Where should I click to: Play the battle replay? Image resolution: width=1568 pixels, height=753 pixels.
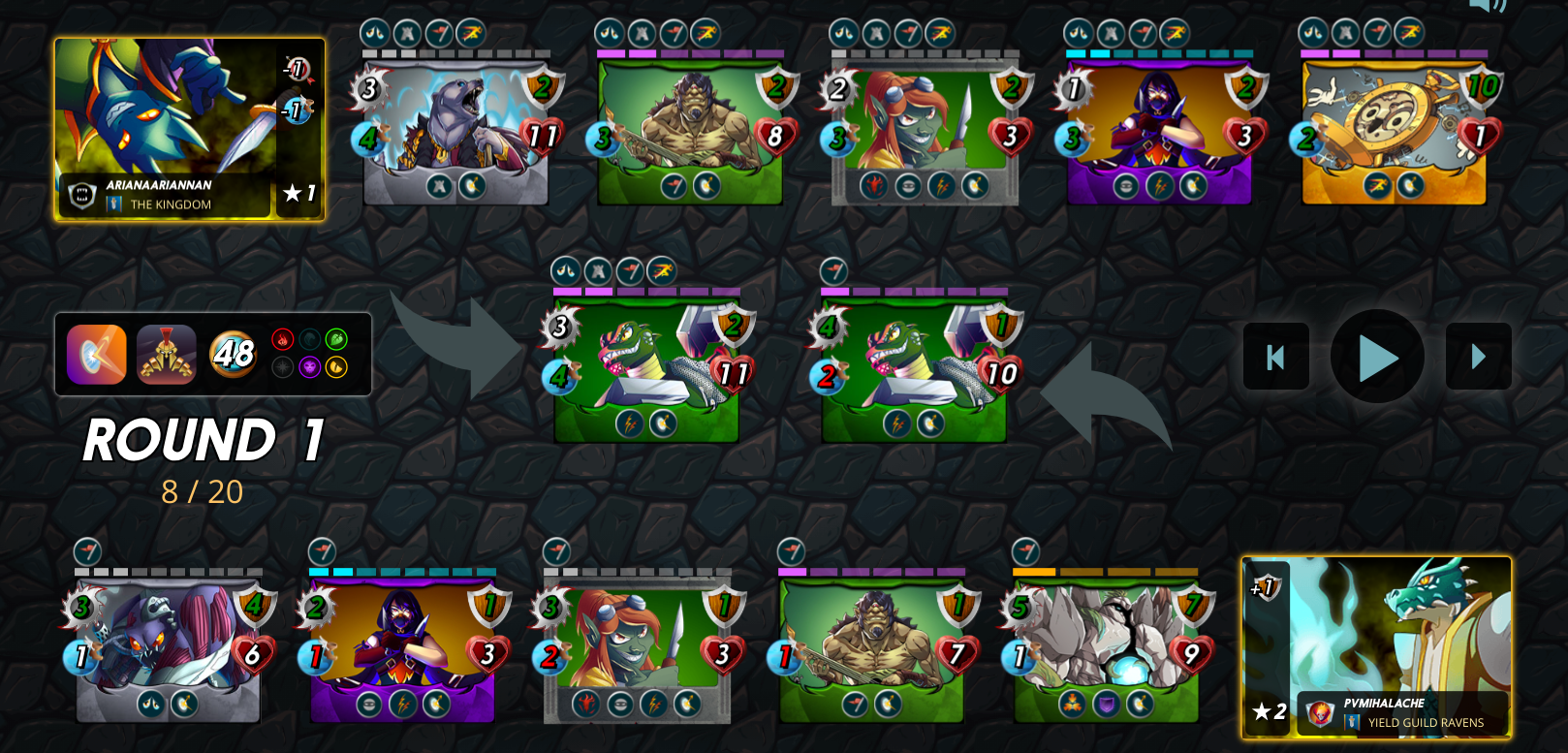pos(1377,355)
